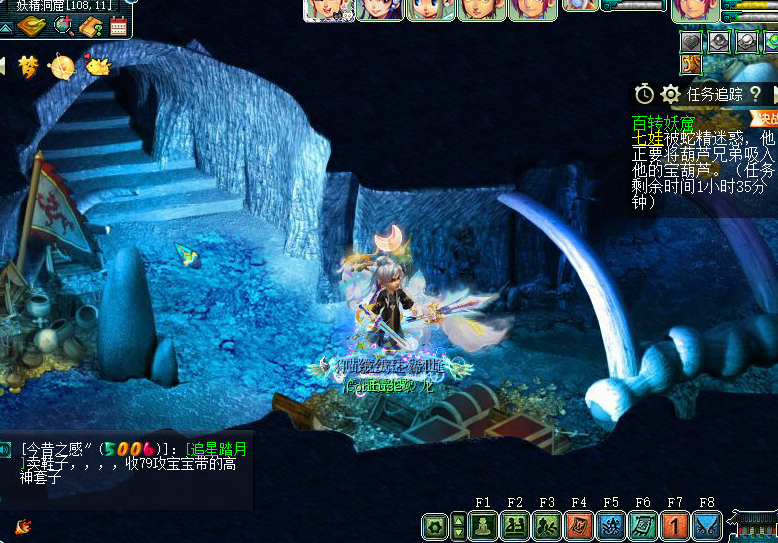Activate the F8 blue wings skill

[708, 526]
